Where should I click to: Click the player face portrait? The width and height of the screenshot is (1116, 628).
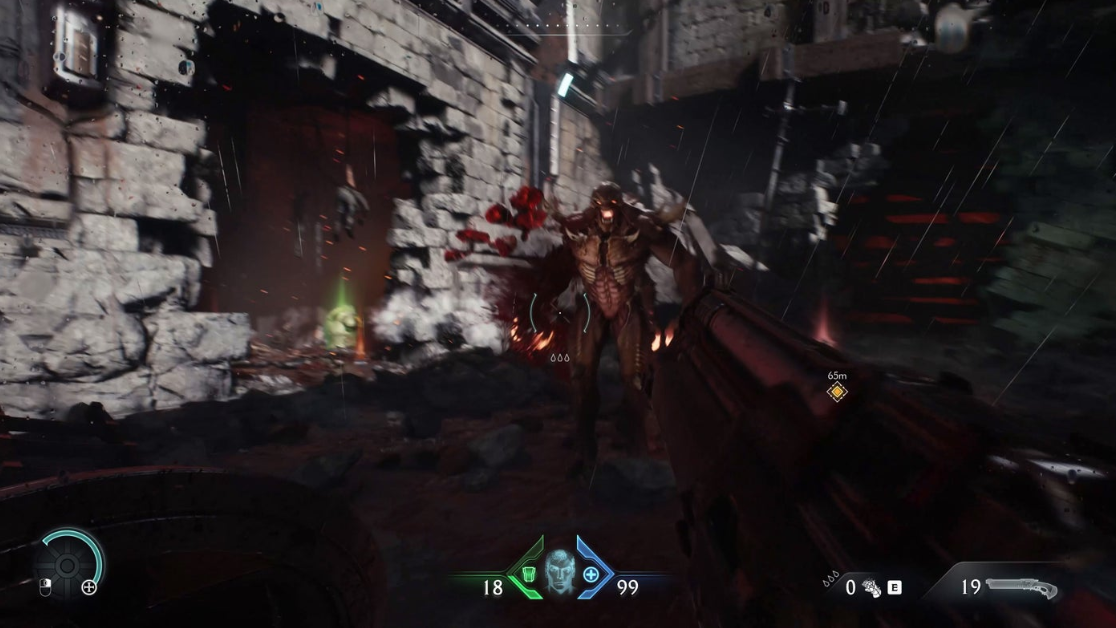559,573
